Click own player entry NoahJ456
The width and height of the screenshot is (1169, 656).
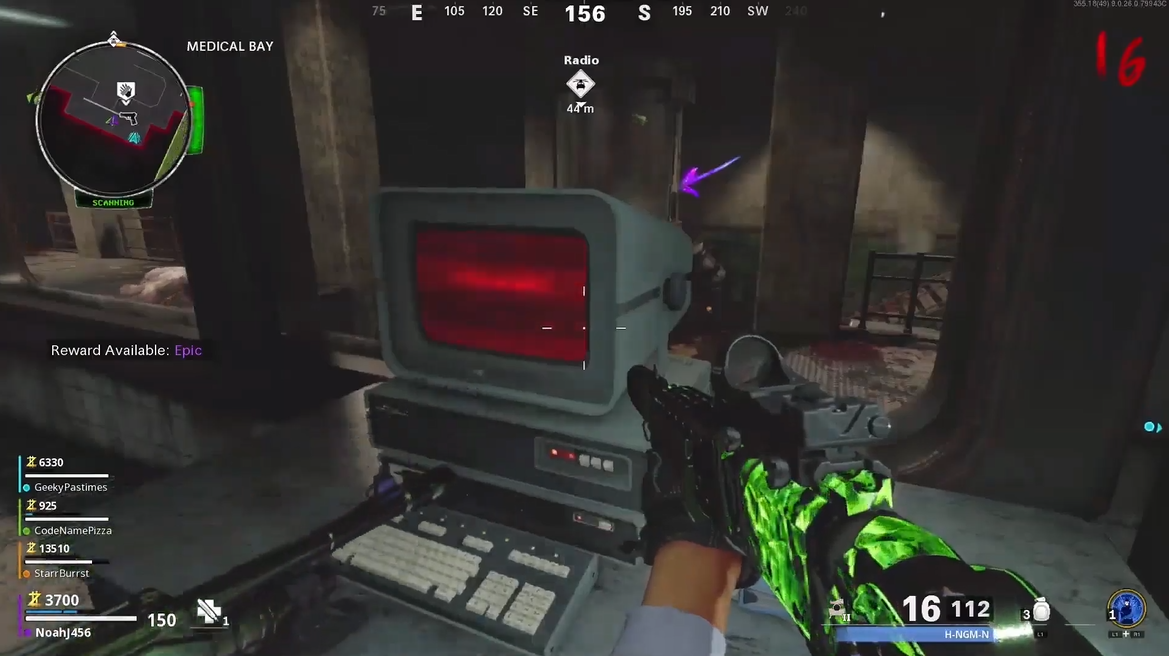click(63, 632)
